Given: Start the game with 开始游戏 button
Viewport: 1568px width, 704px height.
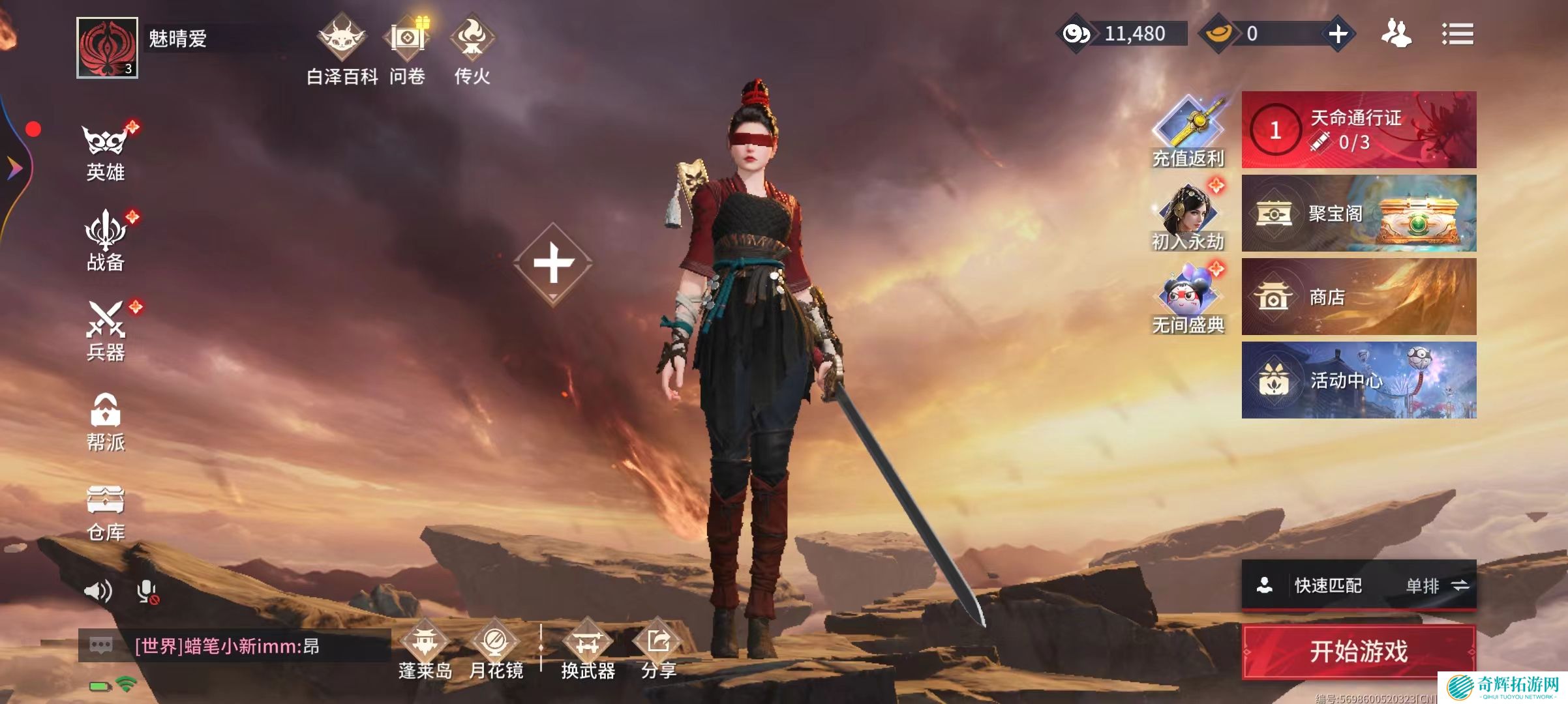Looking at the screenshot, I should point(1359,651).
